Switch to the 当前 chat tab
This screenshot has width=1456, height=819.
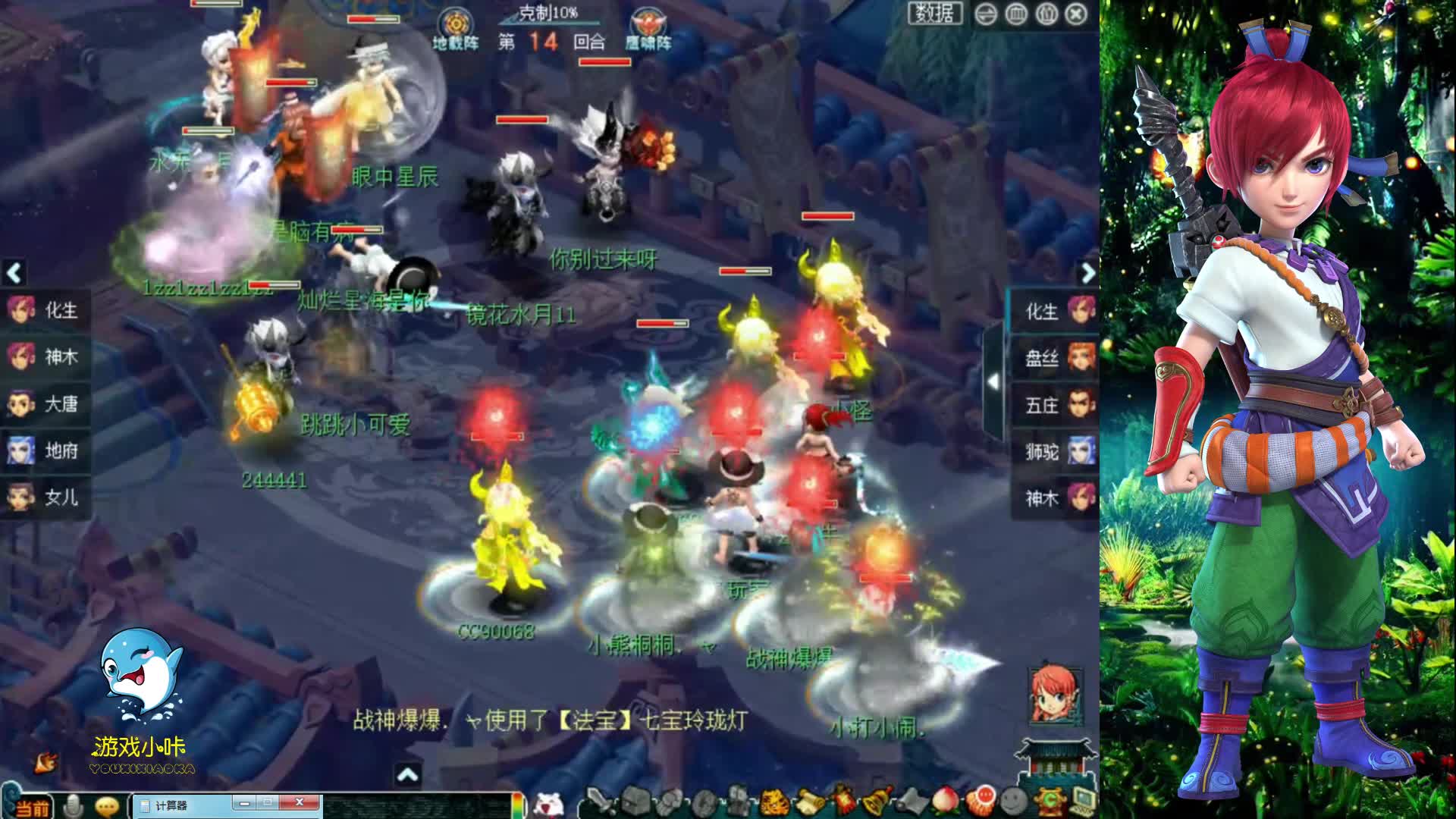[x=33, y=807]
